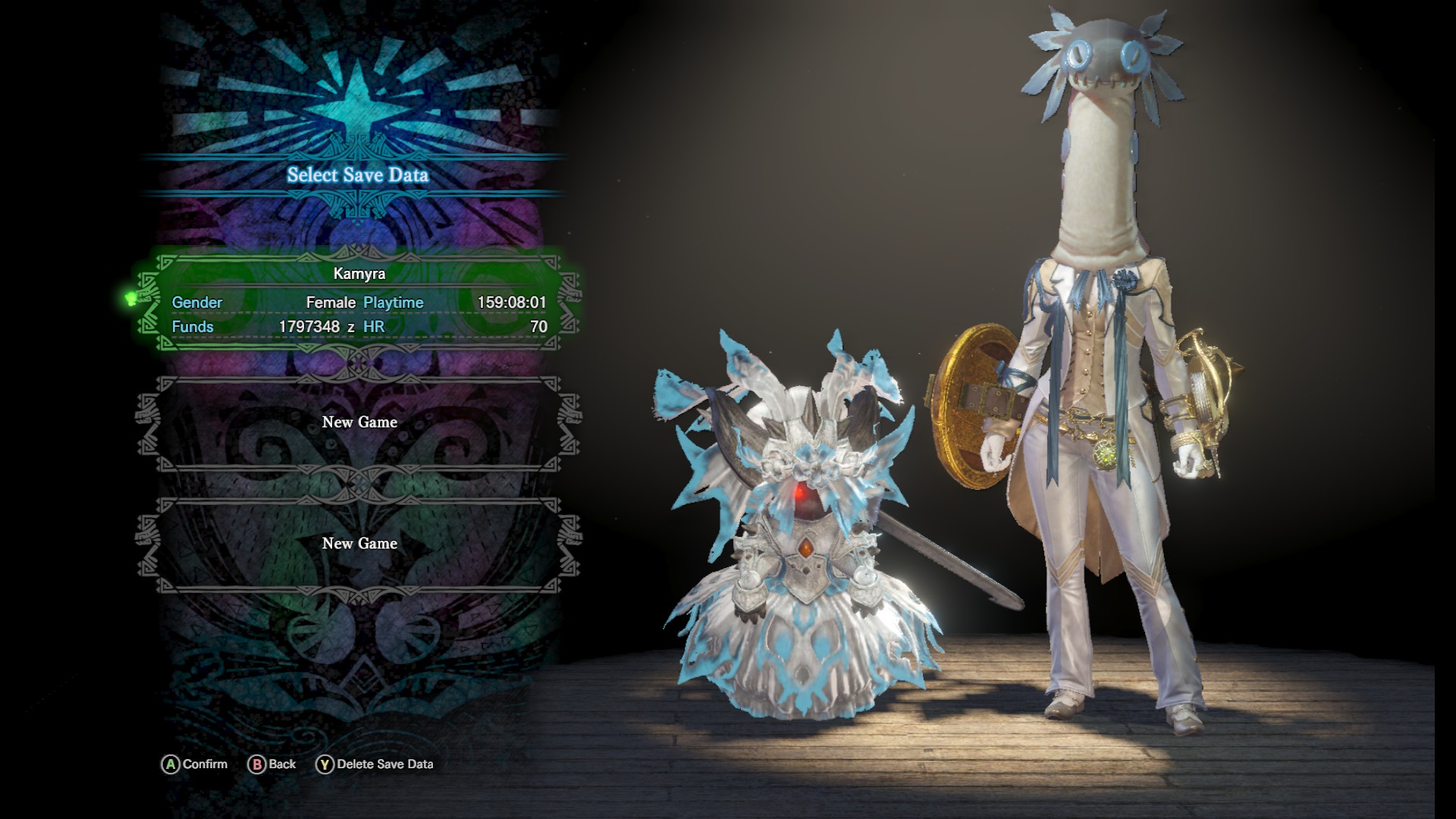
Task: Click the Delete Save Data label text
Action: (x=388, y=764)
